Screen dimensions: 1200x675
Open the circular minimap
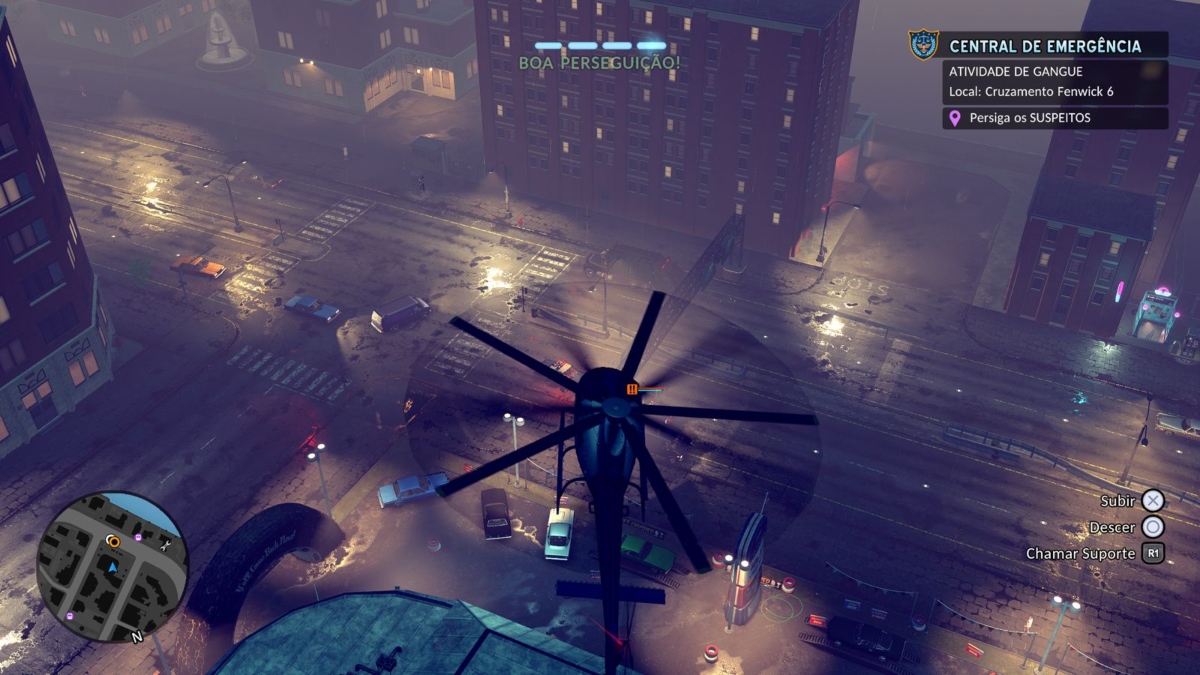[x=112, y=566]
